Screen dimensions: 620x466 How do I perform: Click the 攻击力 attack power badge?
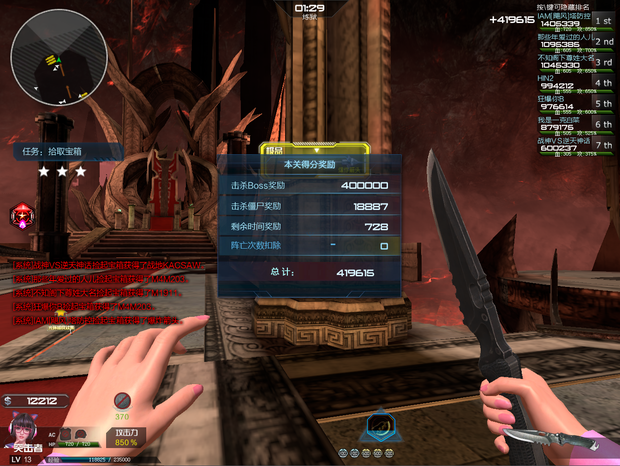(x=125, y=436)
